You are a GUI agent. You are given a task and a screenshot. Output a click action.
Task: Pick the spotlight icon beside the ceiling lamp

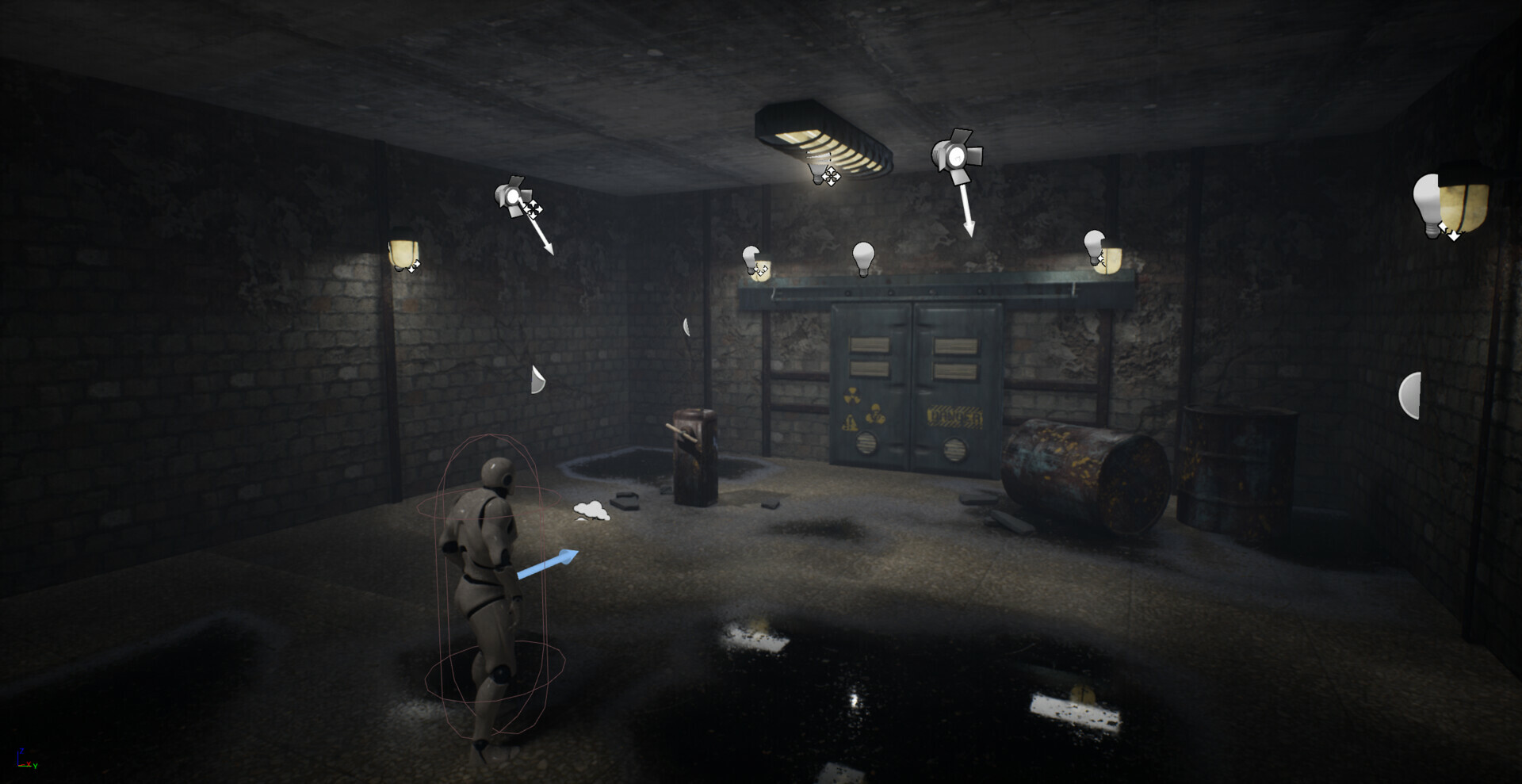(956, 152)
